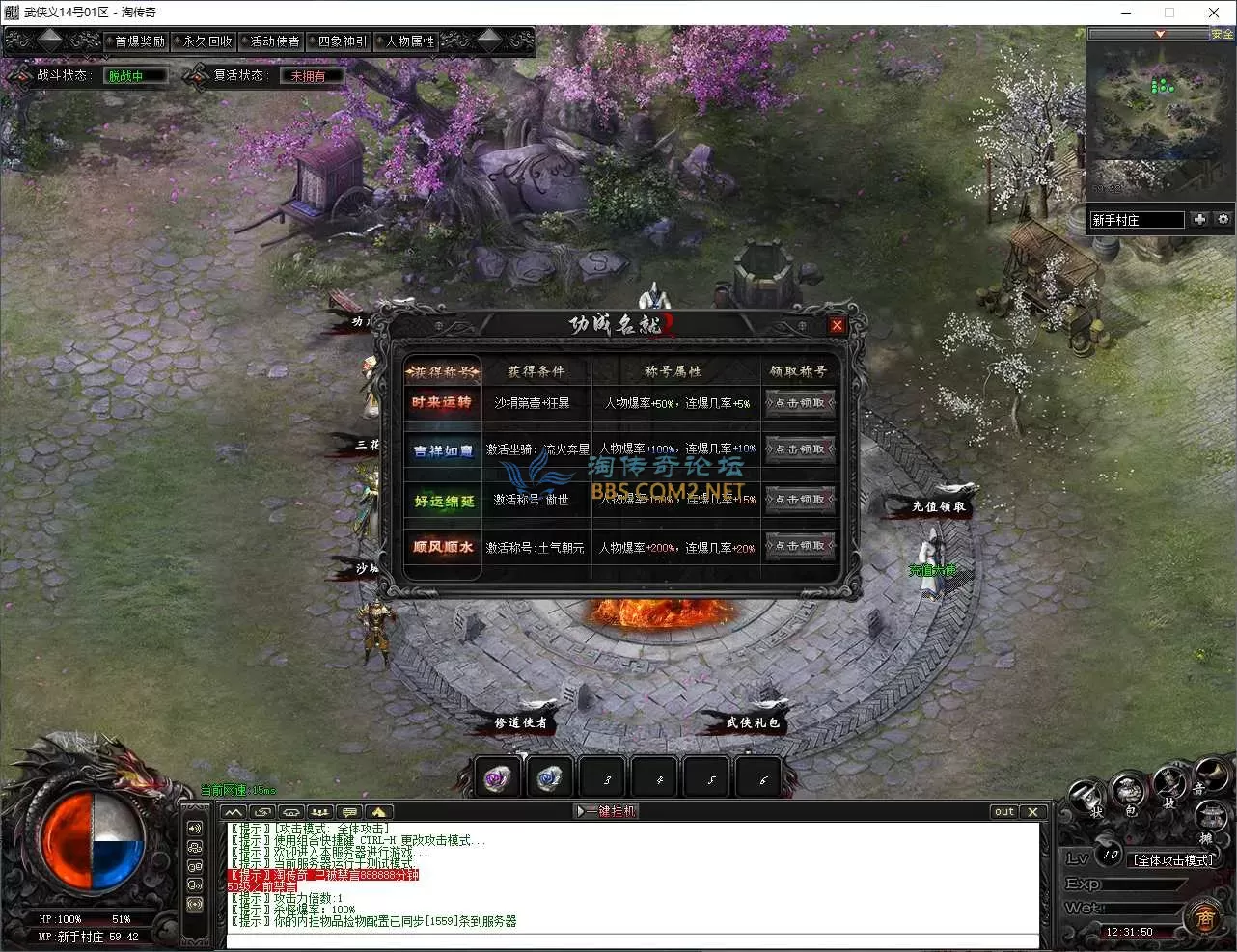This screenshot has height=952, width=1237.
Task: Toggle the 全体攻击模式 attack mode label
Action: pos(1173,859)
